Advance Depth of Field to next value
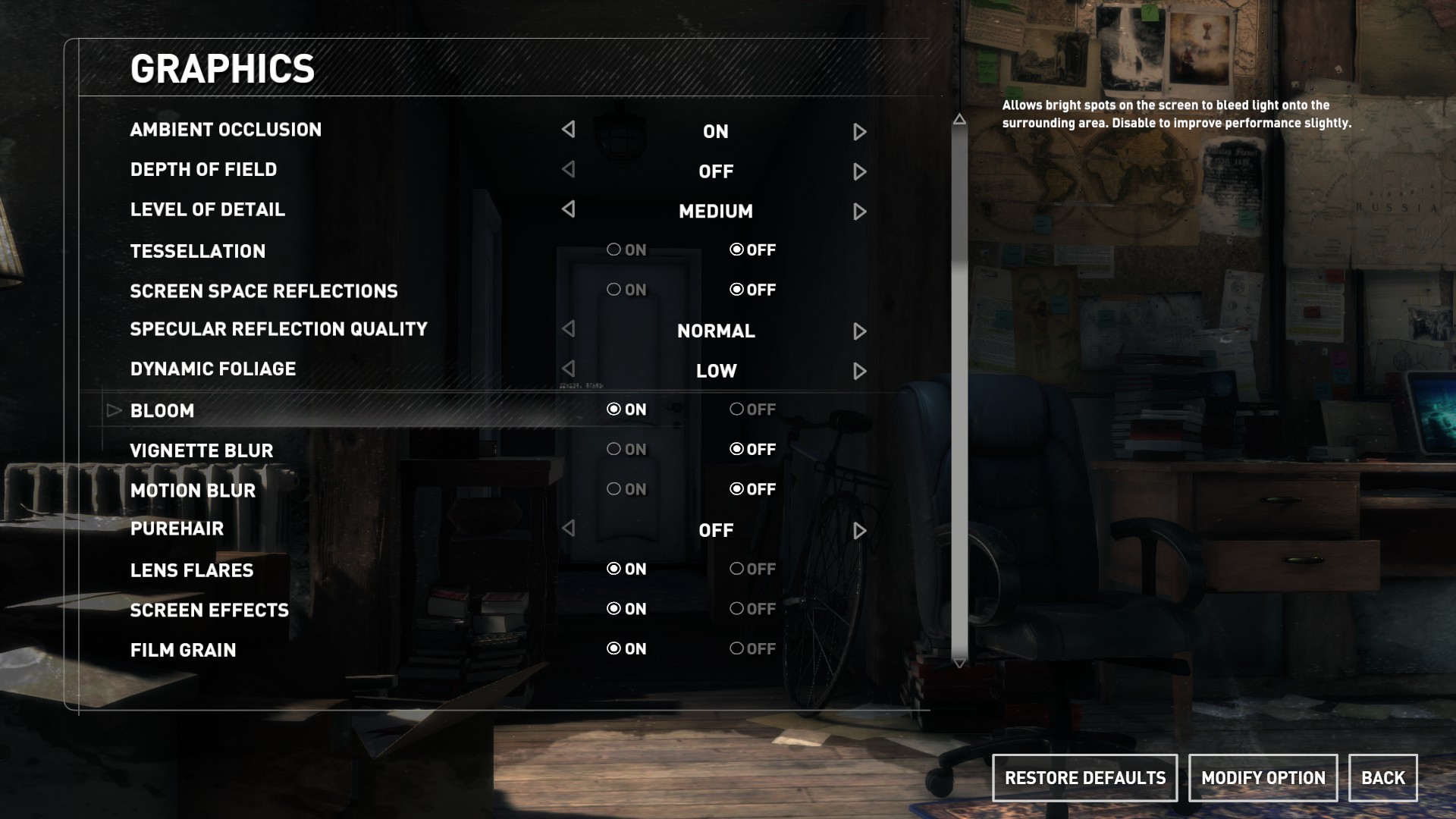The image size is (1456, 819). (x=859, y=172)
